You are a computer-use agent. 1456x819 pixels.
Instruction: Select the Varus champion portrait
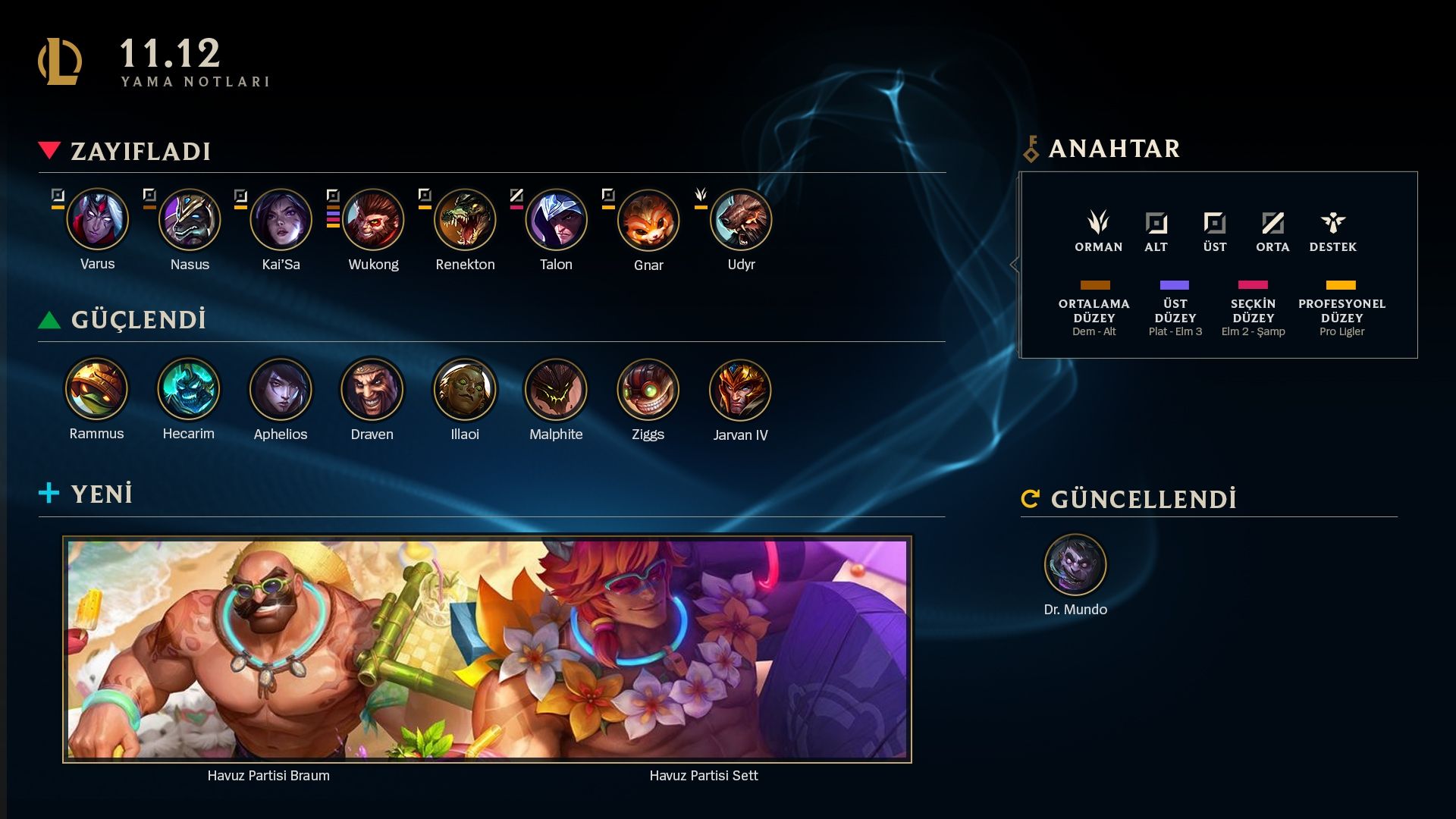coord(98,220)
